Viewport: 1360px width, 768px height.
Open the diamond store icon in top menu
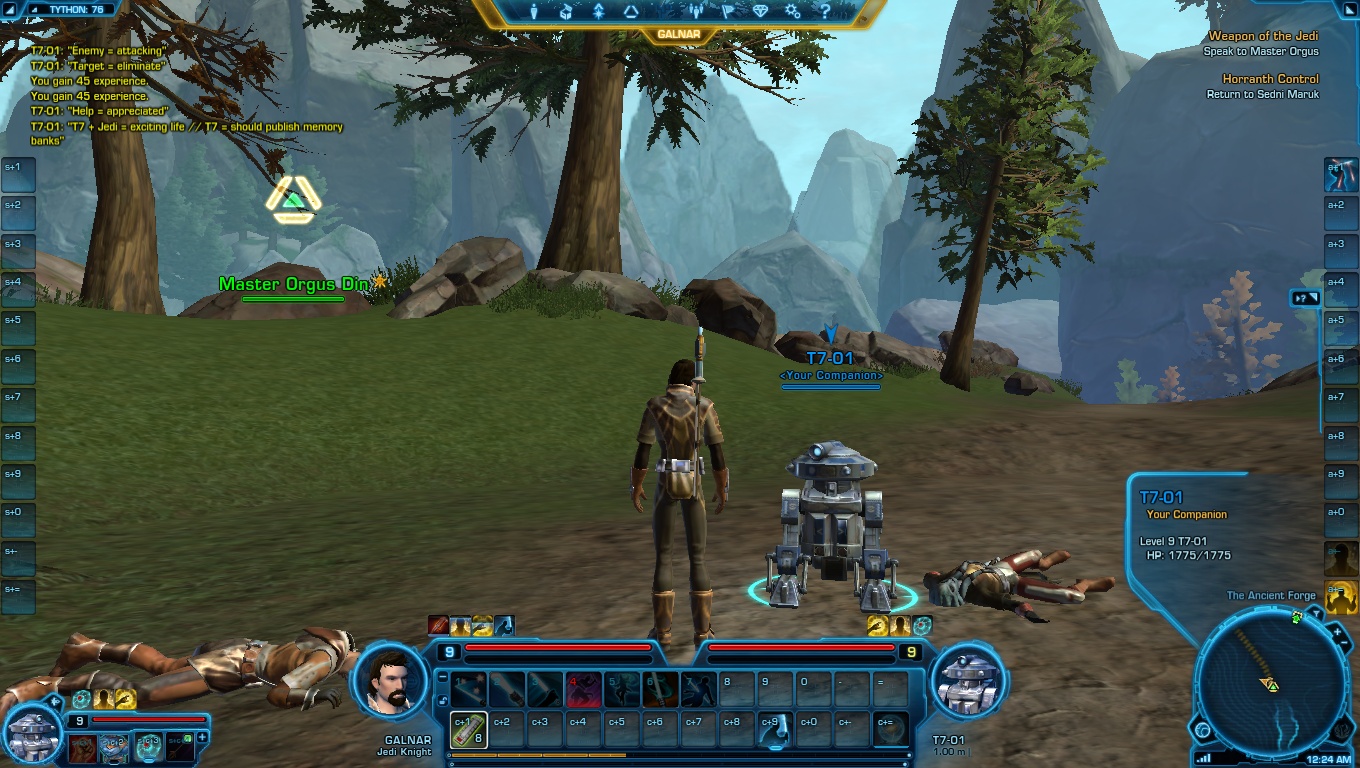click(x=760, y=12)
